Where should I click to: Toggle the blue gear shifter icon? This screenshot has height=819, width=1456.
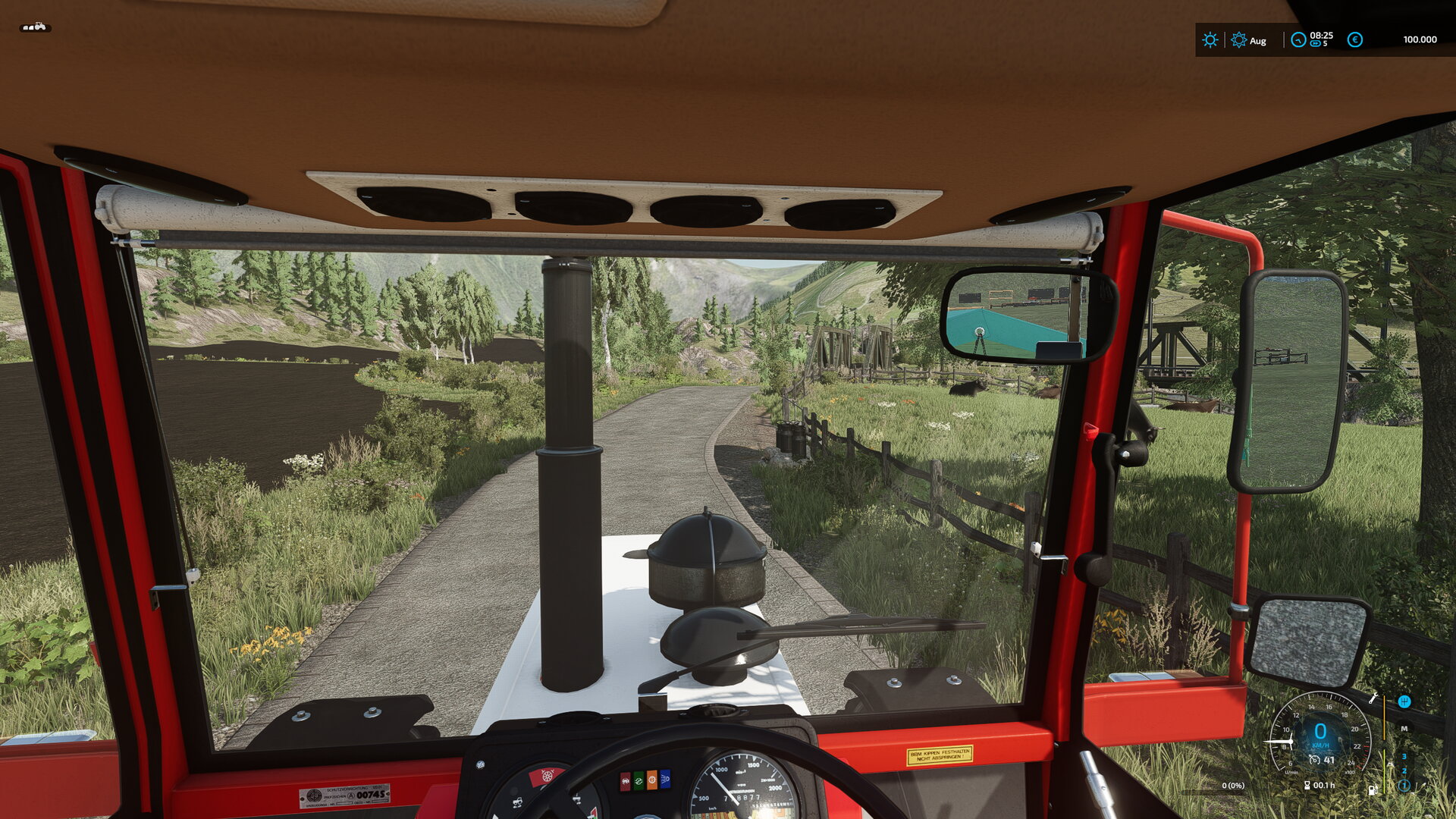[x=1404, y=701]
